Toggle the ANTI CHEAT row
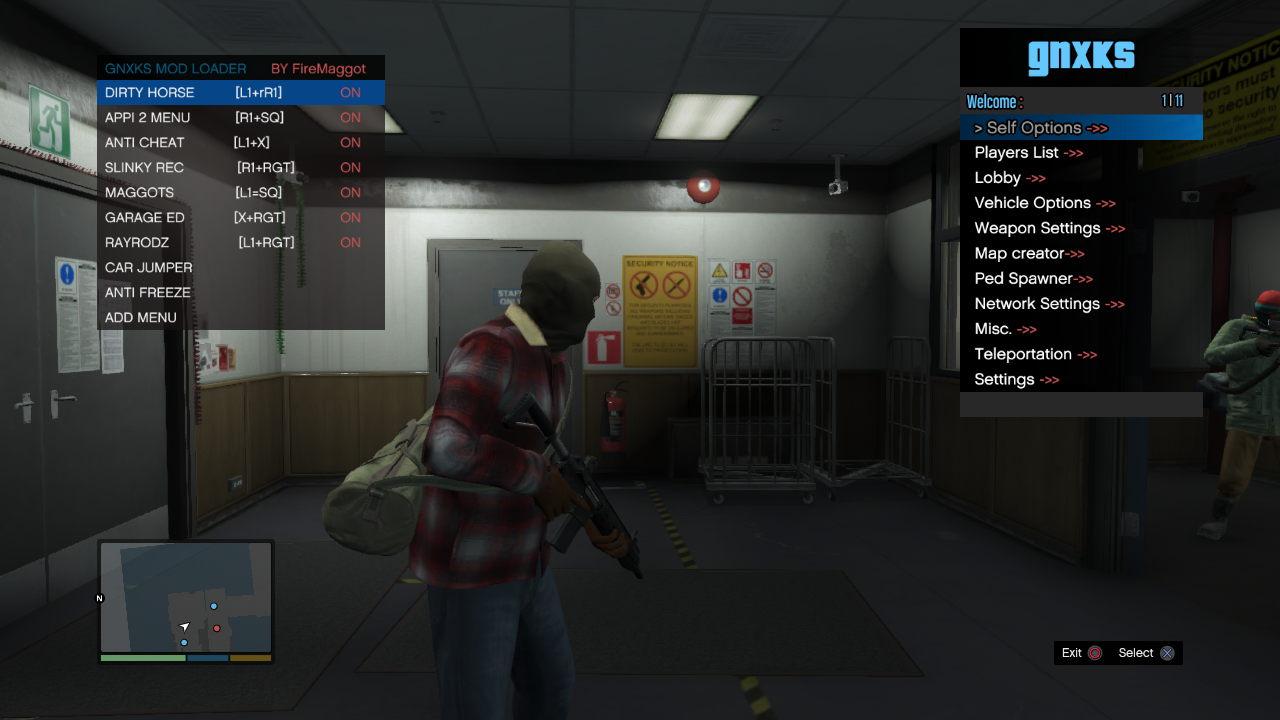Viewport: 1280px width, 720px height. click(x=240, y=143)
